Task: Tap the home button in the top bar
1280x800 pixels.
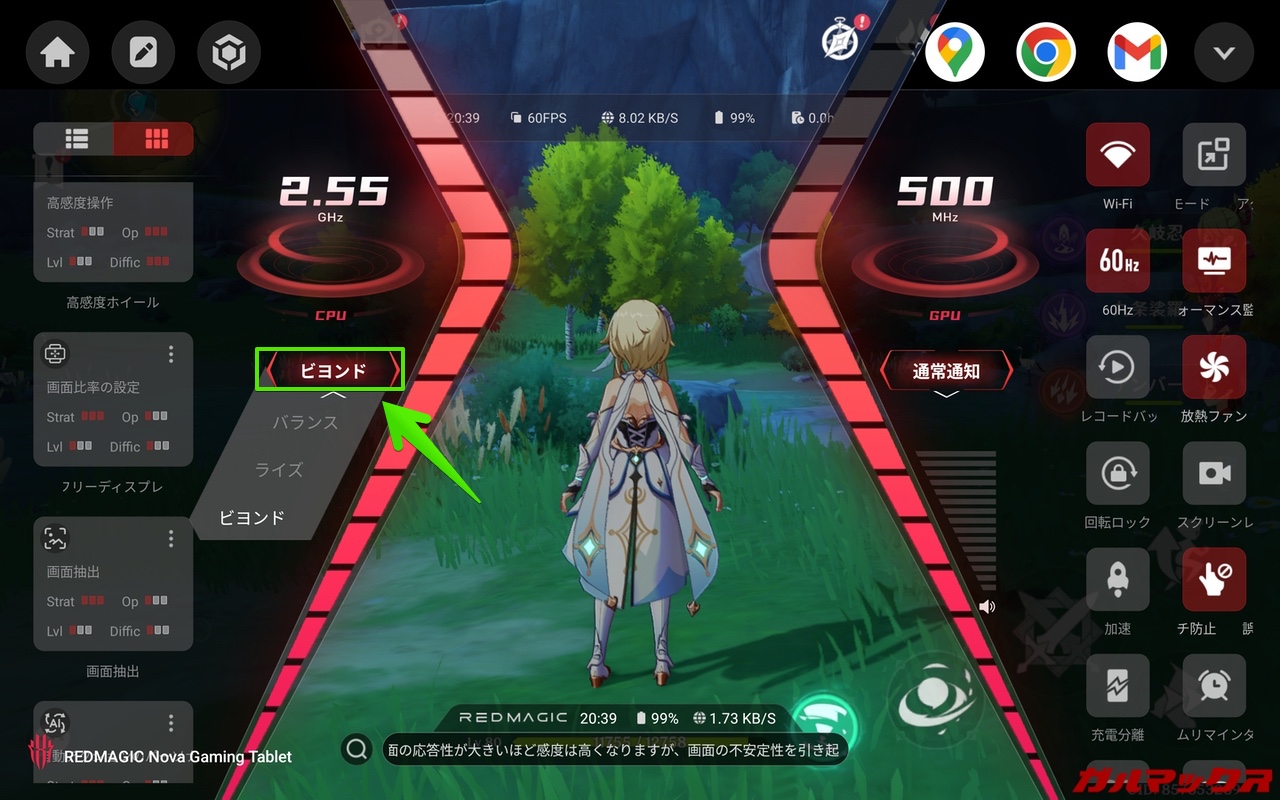Action: 57,53
